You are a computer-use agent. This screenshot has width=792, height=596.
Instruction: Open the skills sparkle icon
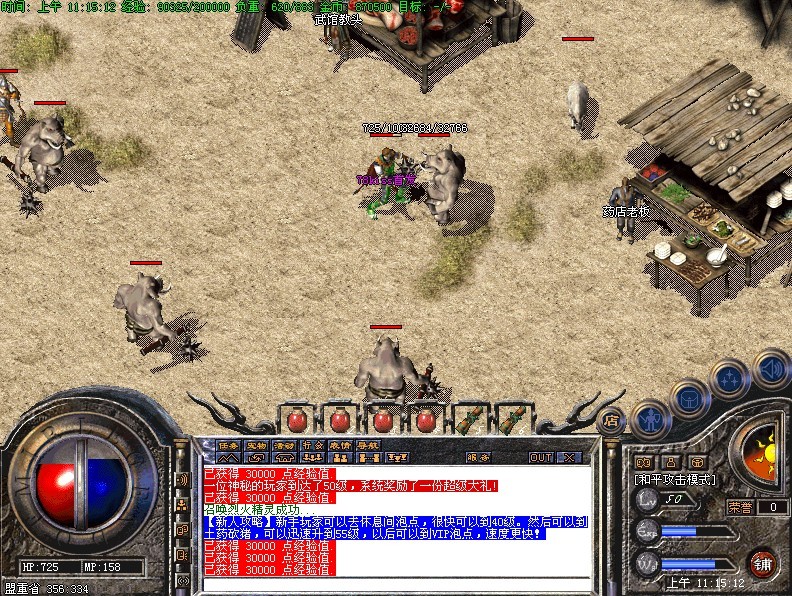tap(730, 380)
